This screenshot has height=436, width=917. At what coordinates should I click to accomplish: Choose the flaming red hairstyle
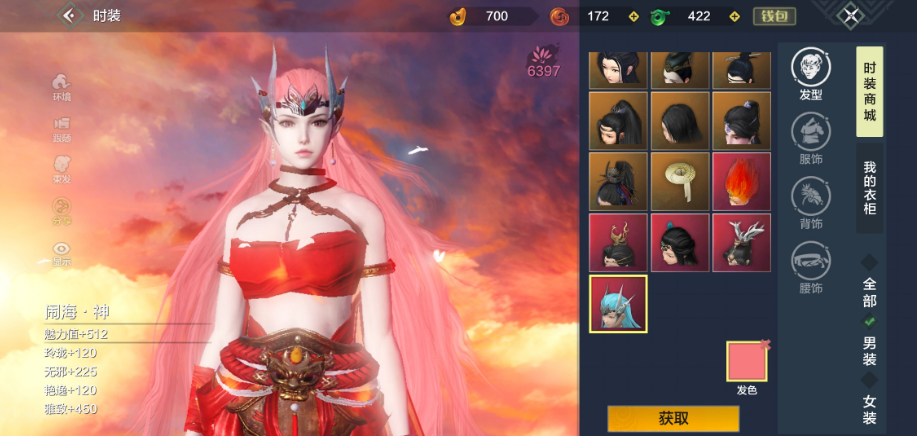(x=741, y=181)
